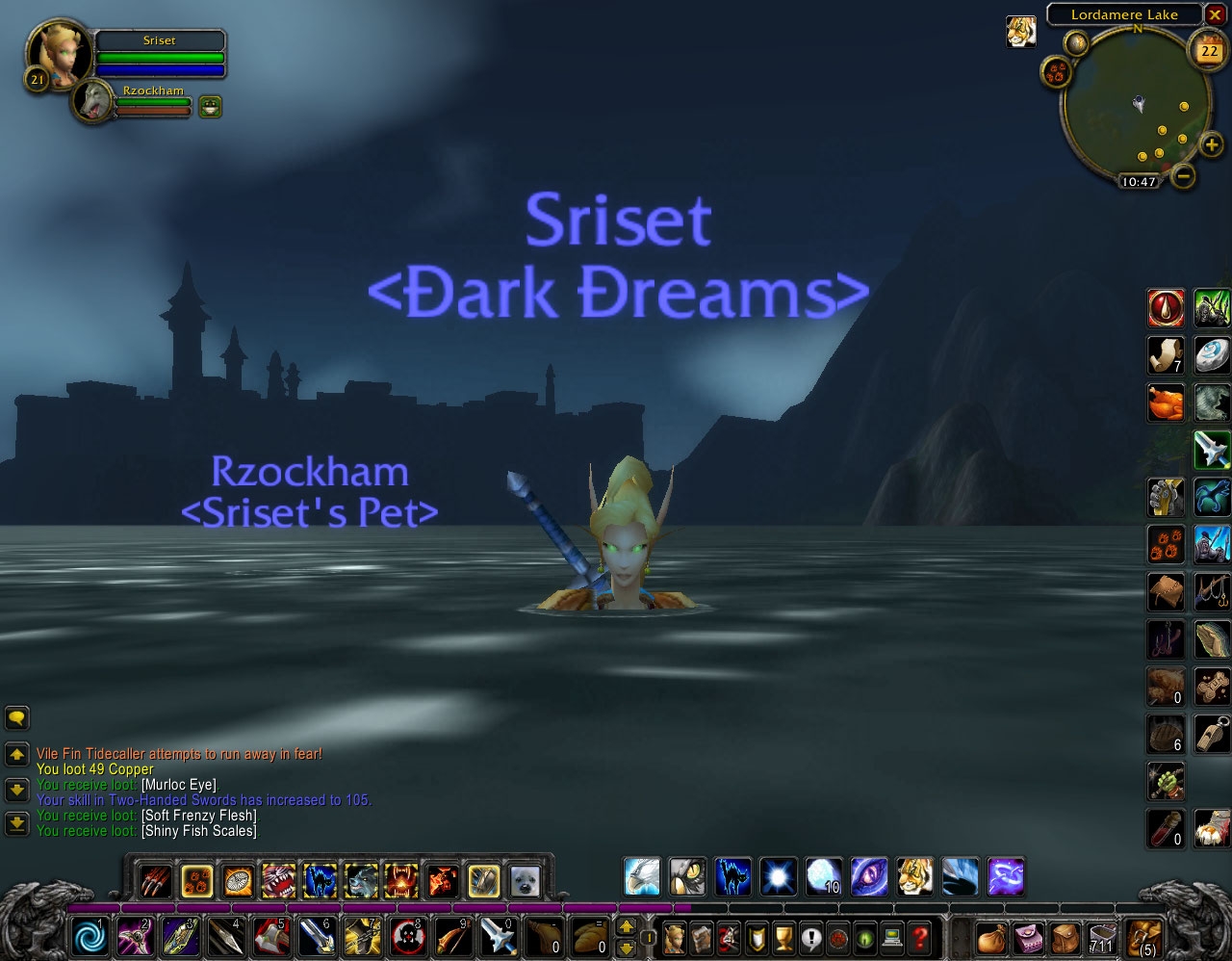Open the calendar showing day 22
The image size is (1232, 961).
pyautogui.click(x=1209, y=49)
